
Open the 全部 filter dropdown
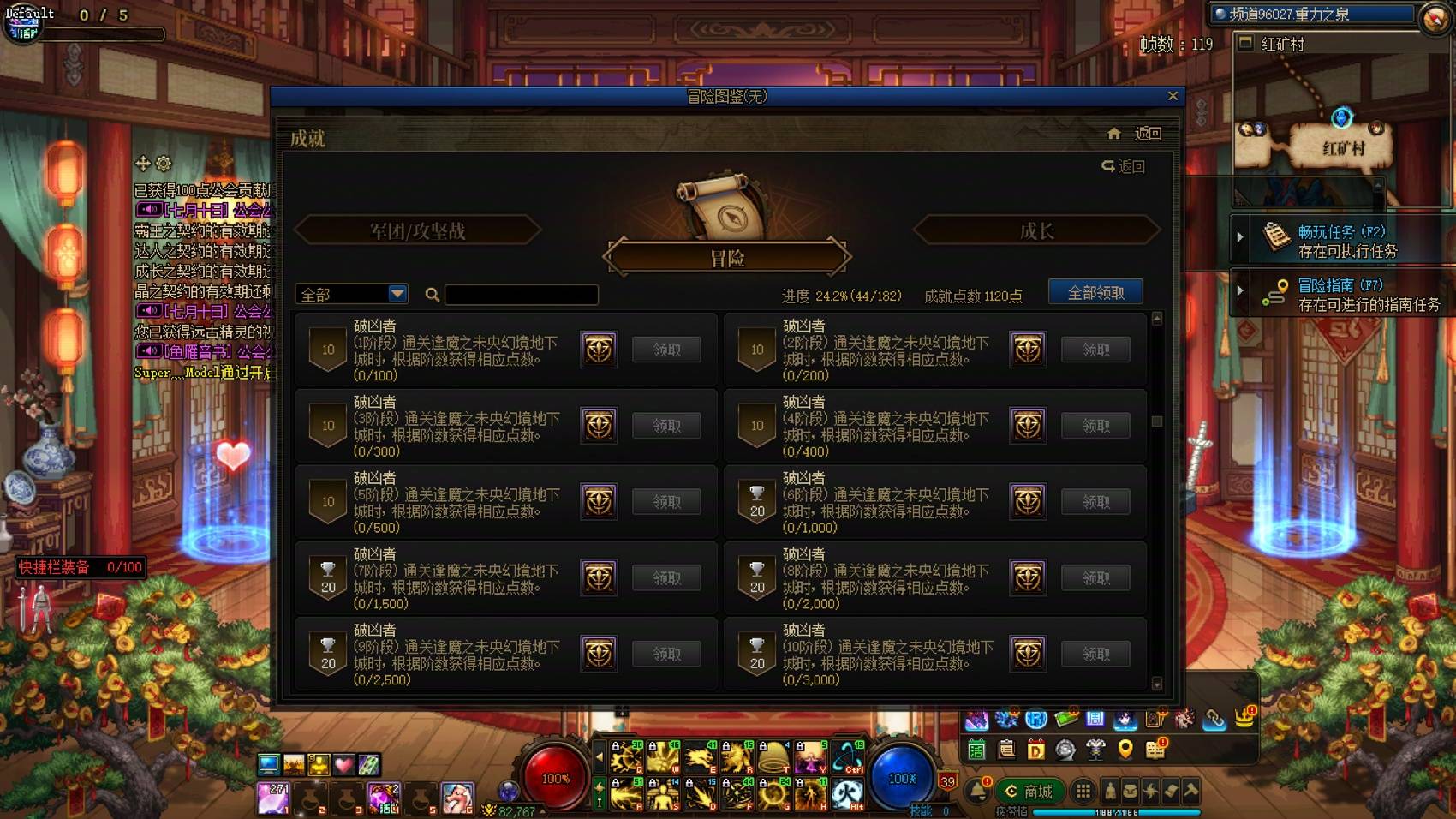[351, 294]
